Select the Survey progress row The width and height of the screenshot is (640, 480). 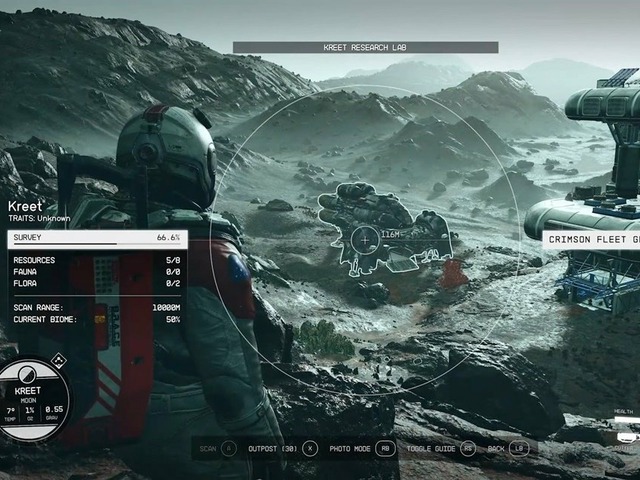click(96, 238)
